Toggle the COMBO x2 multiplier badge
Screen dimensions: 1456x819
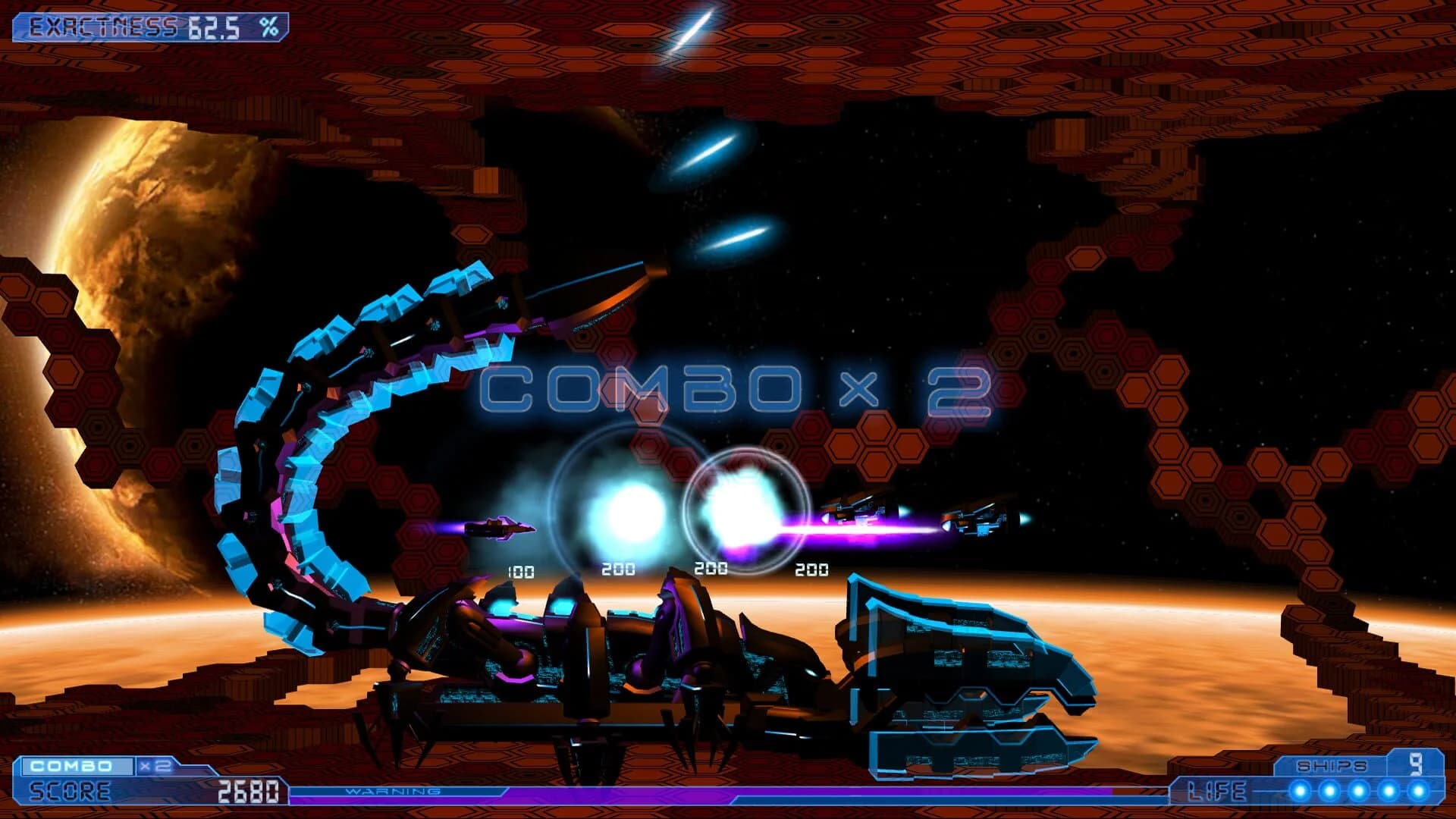pyautogui.click(x=155, y=766)
